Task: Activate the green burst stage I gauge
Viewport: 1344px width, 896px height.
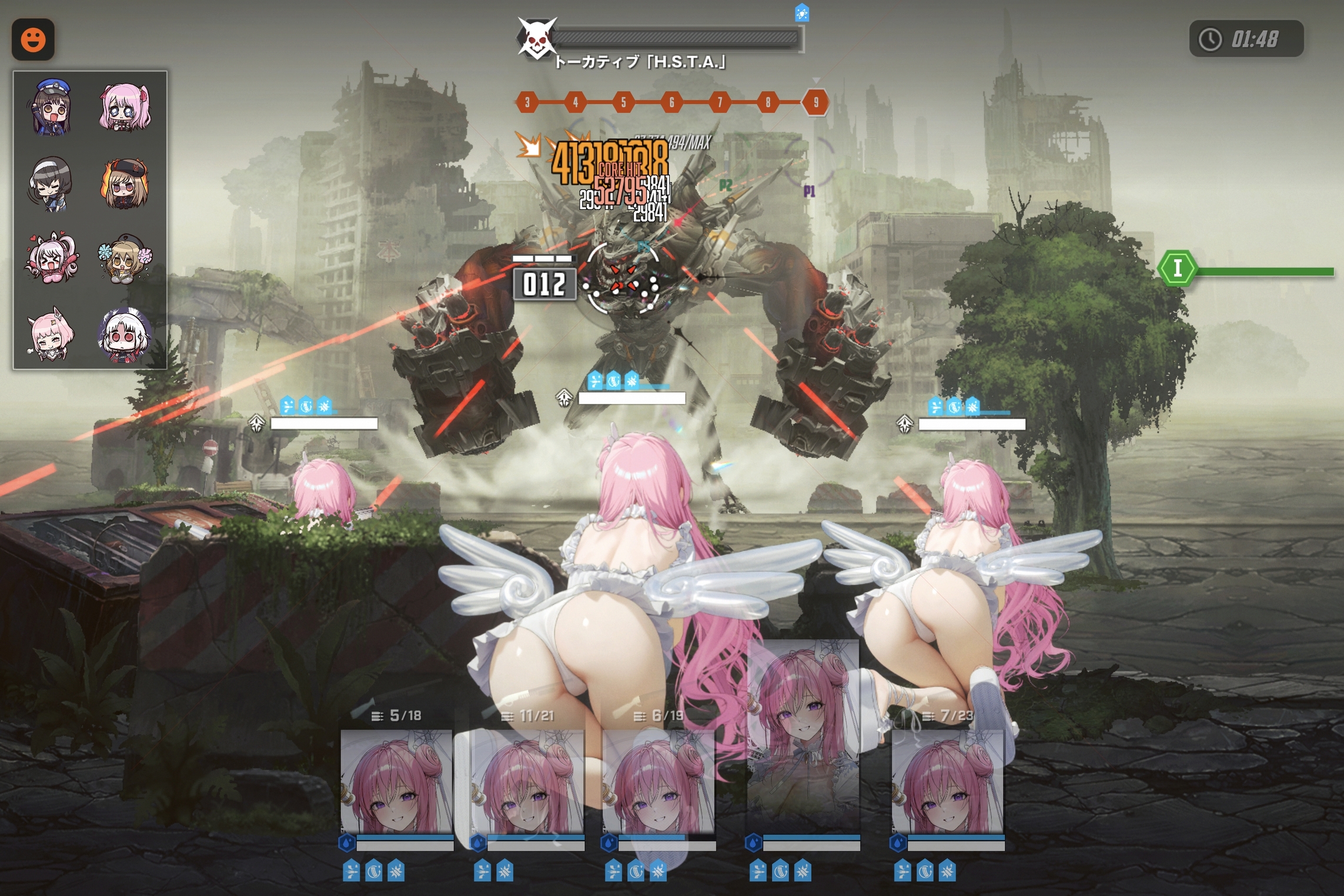Action: 1178,269
